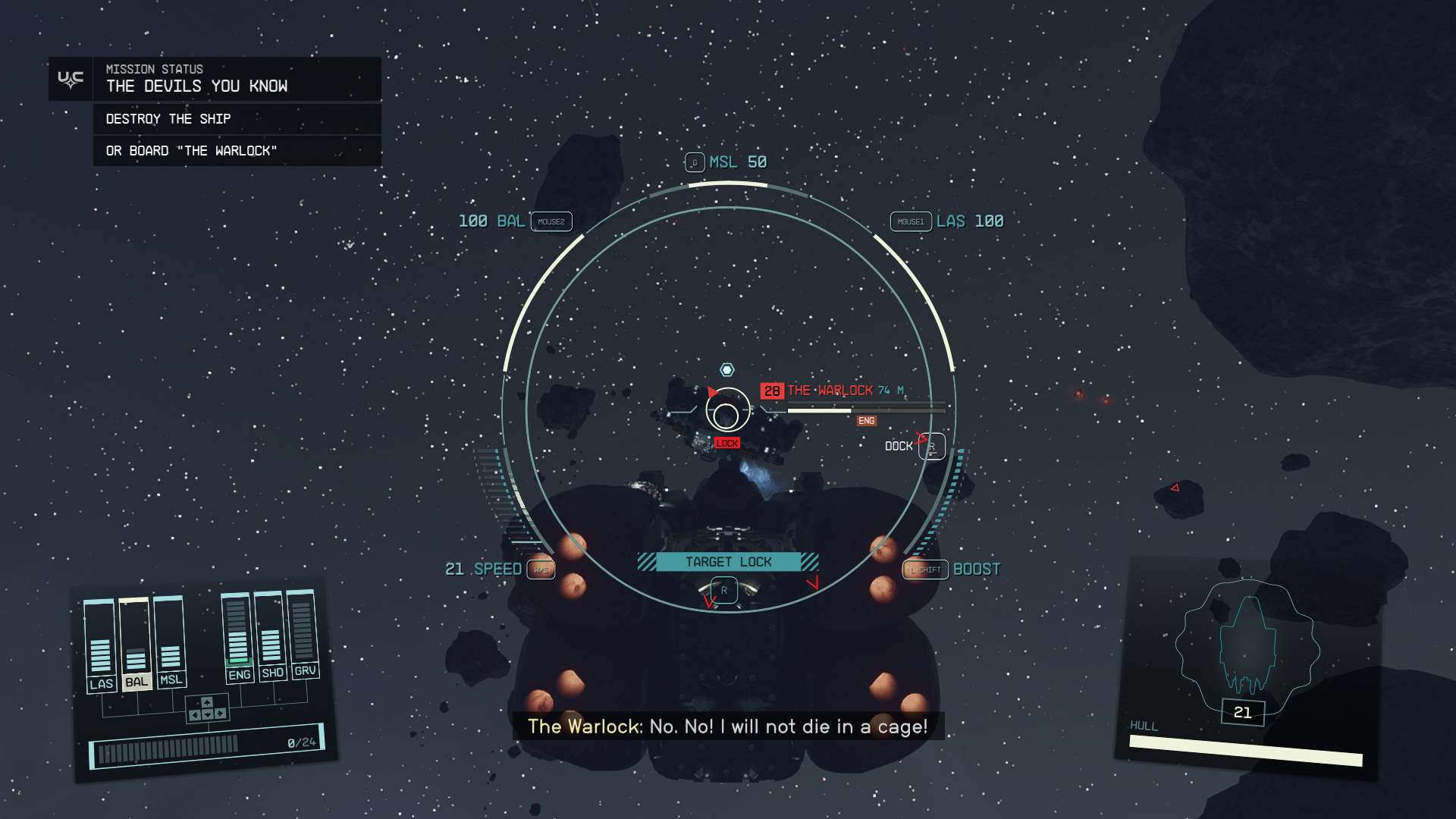Select the 'DESTROY THE SHIP' mission objective

pos(168,118)
